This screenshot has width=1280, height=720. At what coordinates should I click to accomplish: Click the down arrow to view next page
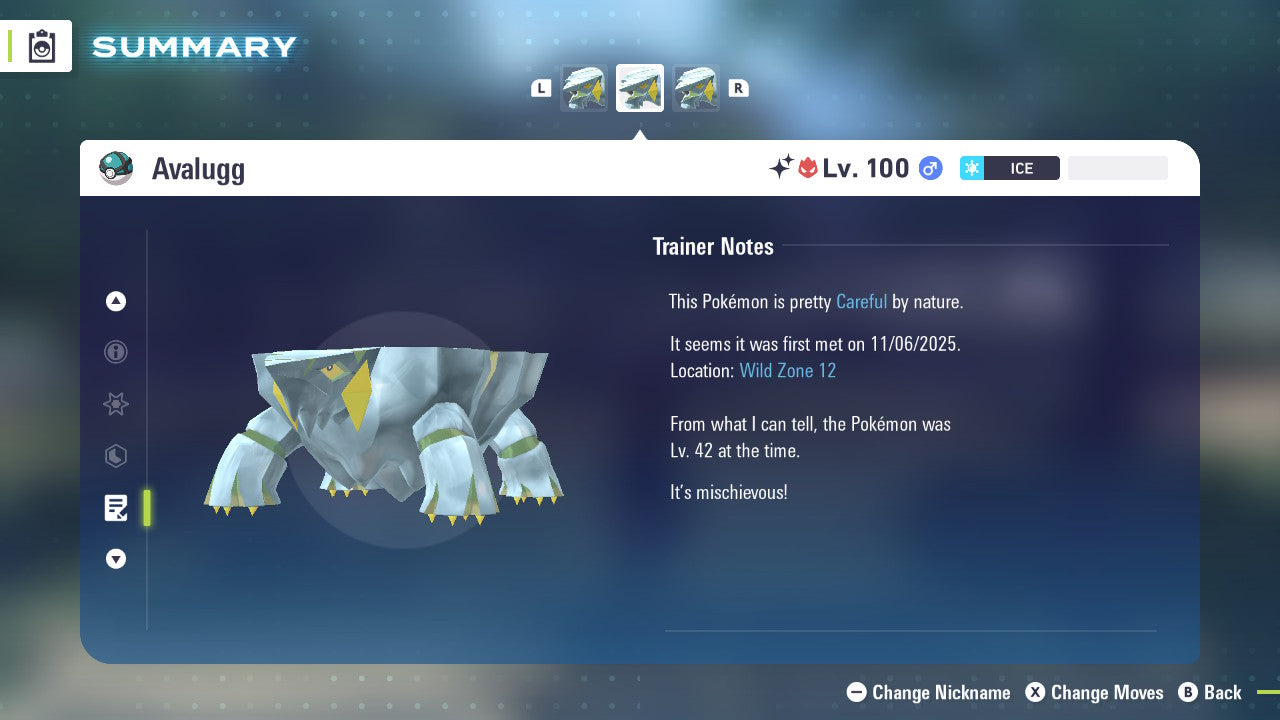[x=116, y=559]
